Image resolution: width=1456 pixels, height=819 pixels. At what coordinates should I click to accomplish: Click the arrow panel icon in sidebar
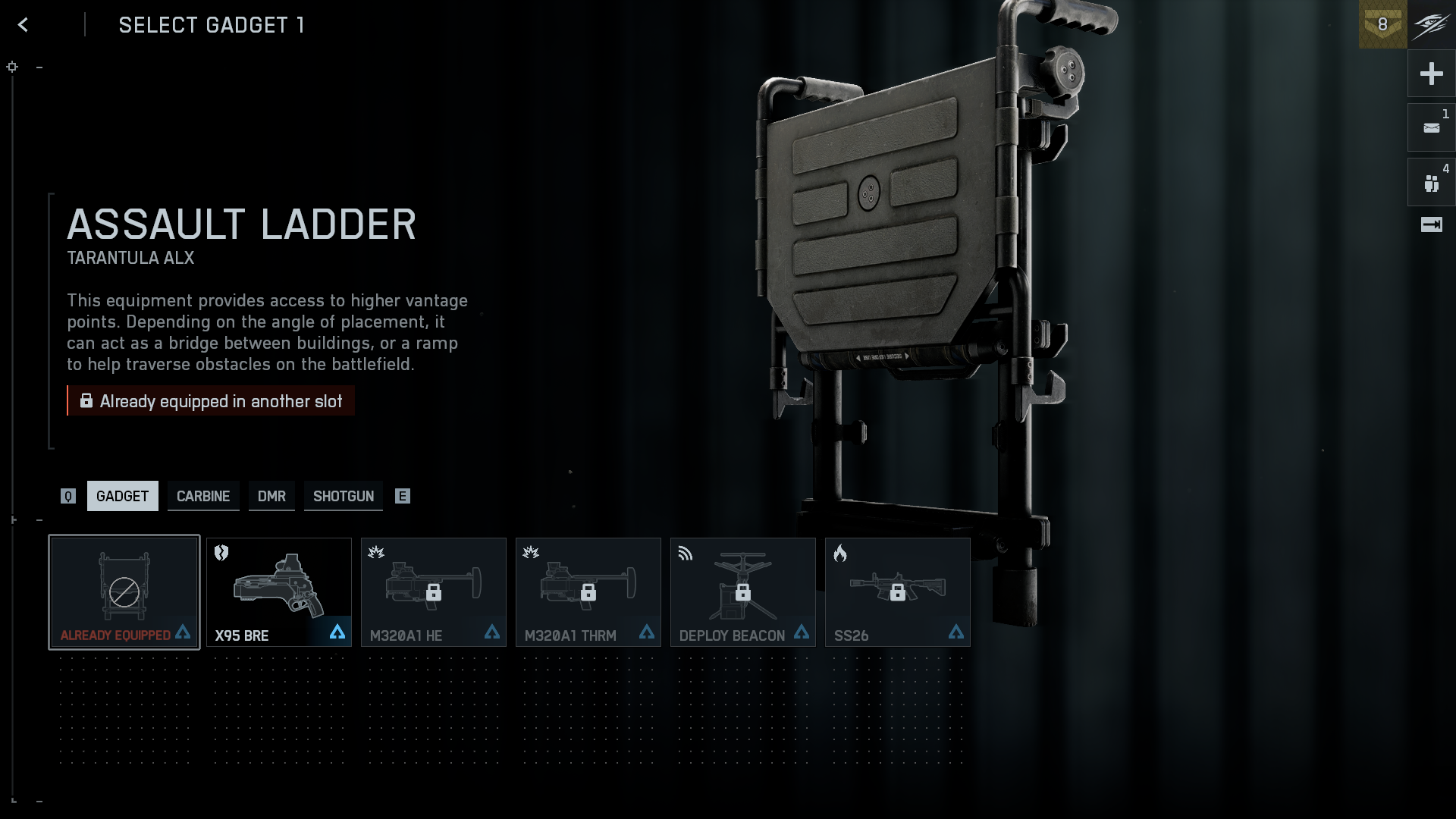(1431, 224)
